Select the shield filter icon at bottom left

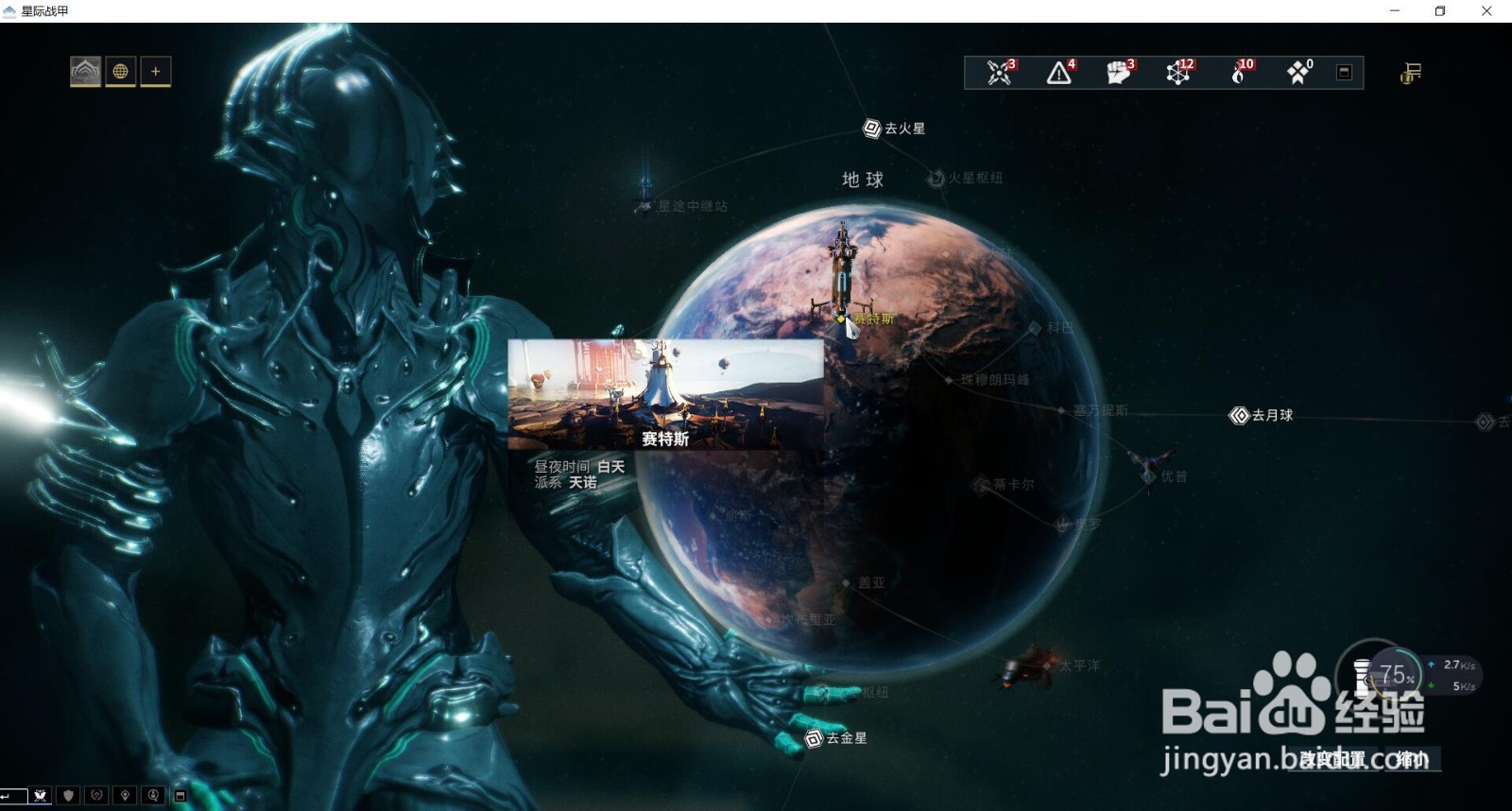[x=67, y=797]
